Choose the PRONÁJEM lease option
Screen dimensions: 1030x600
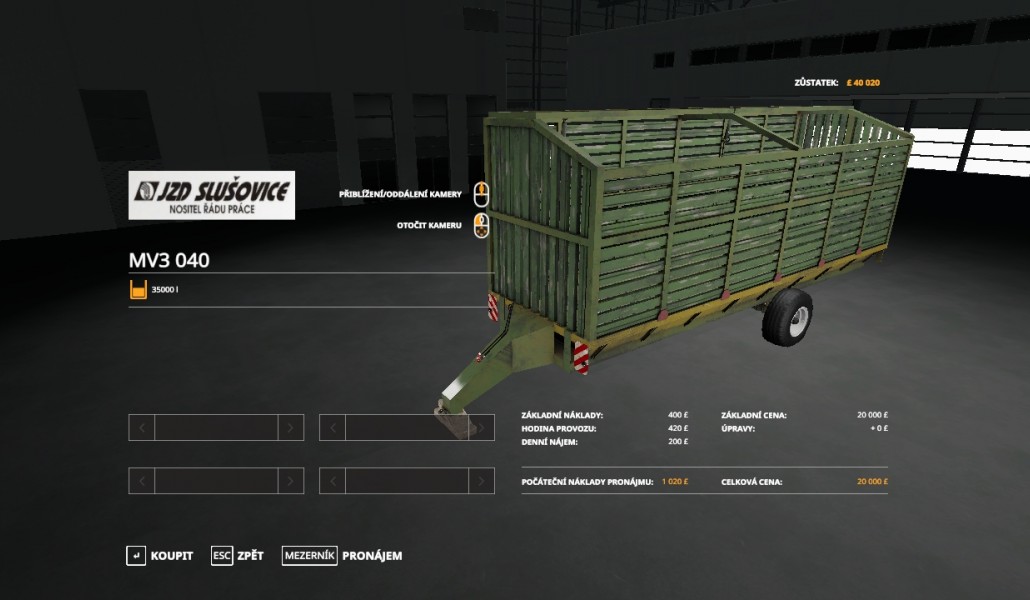point(343,556)
